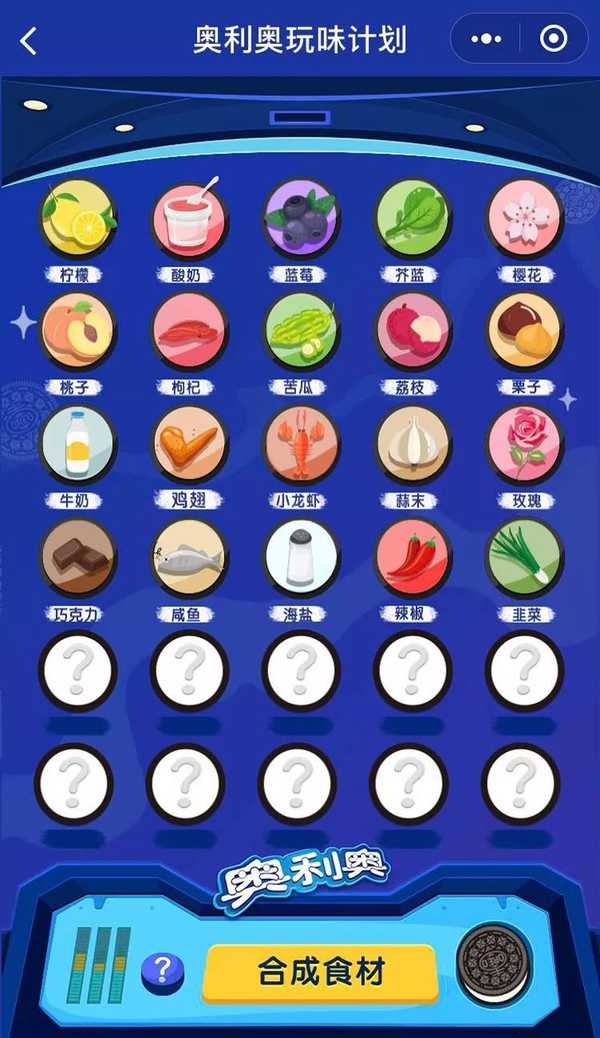
Task: Choose the yogurt (酸奶) ingredient
Action: (190, 218)
